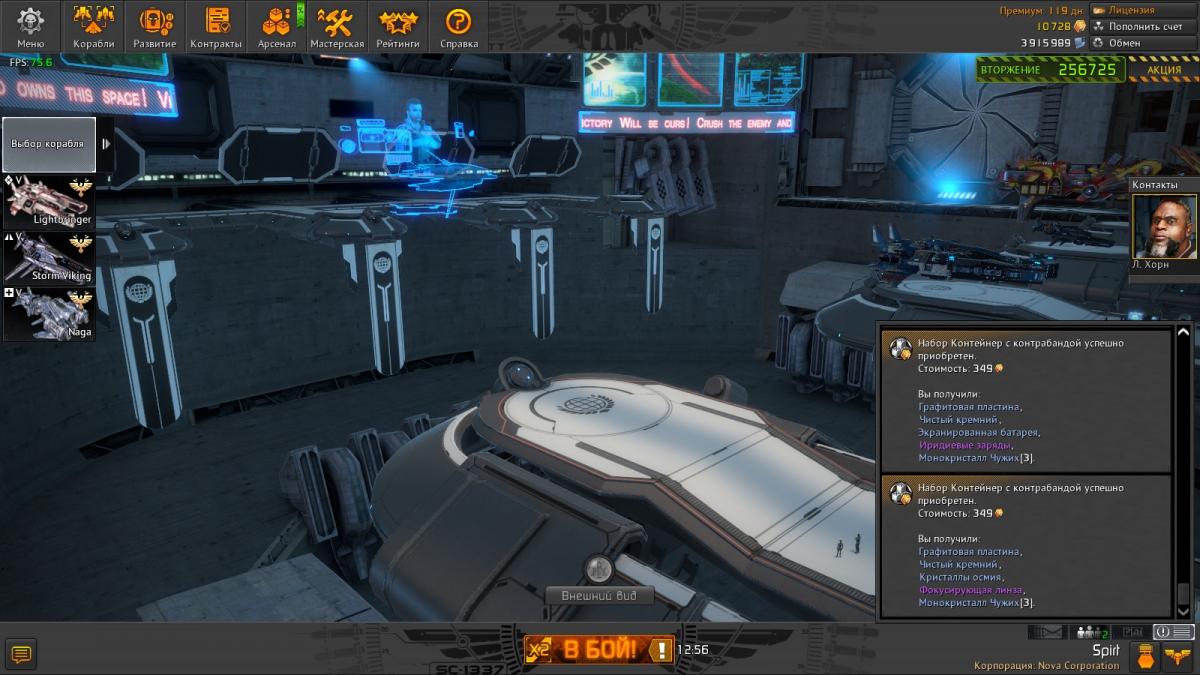Select the Storm Viking ship

pyautogui.click(x=49, y=257)
